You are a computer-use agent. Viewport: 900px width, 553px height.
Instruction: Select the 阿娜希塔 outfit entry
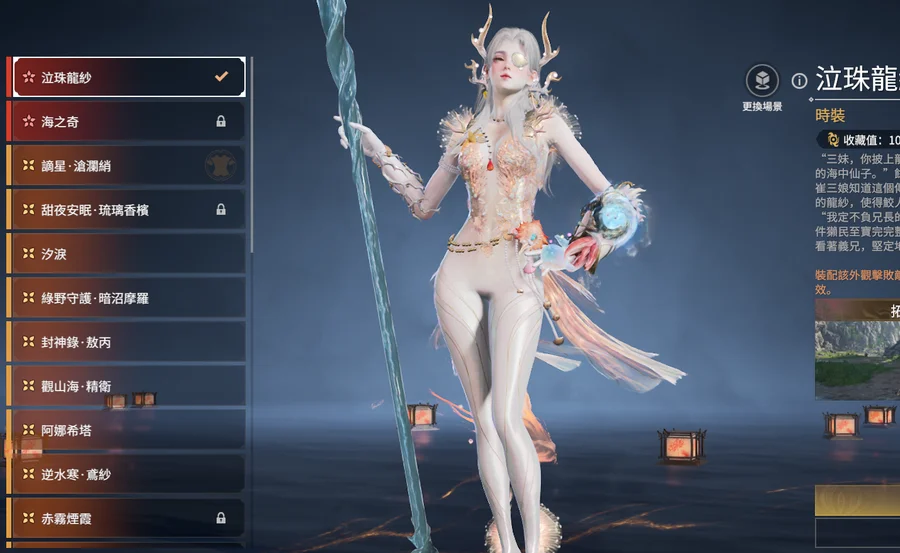(126, 430)
